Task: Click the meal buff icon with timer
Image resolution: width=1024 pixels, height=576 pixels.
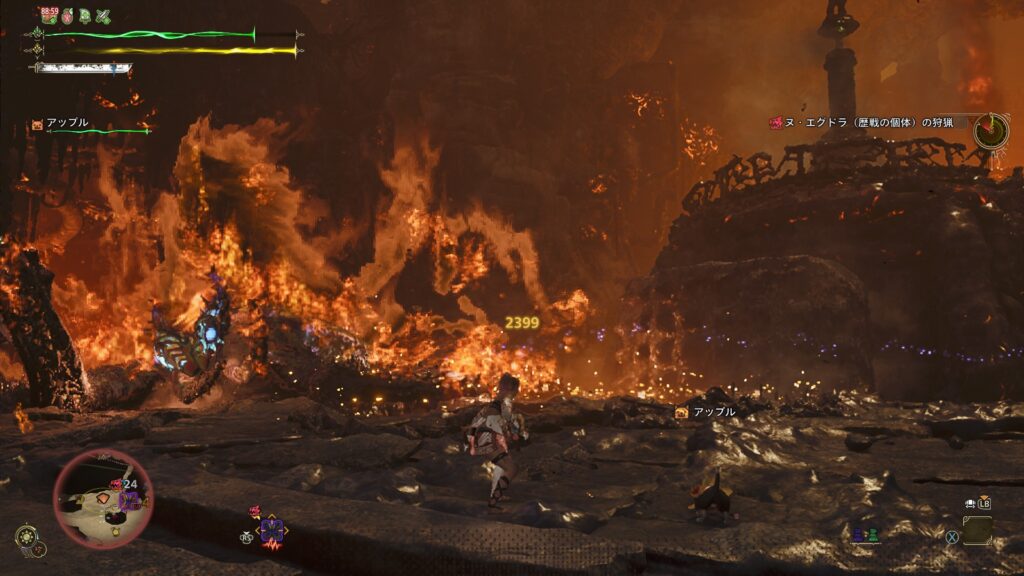Action: pos(48,15)
